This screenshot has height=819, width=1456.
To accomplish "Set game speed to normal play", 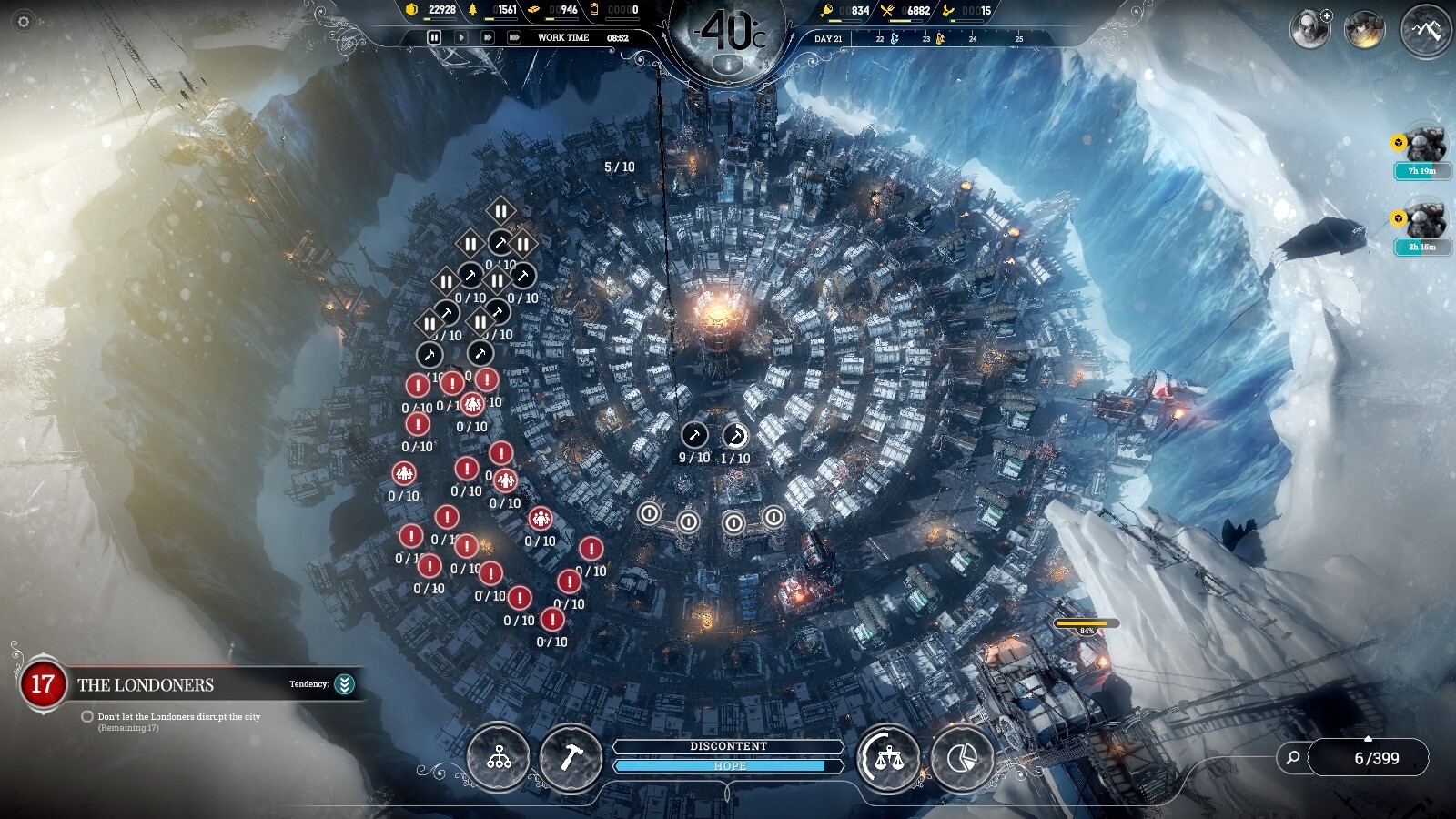I will click(x=461, y=37).
